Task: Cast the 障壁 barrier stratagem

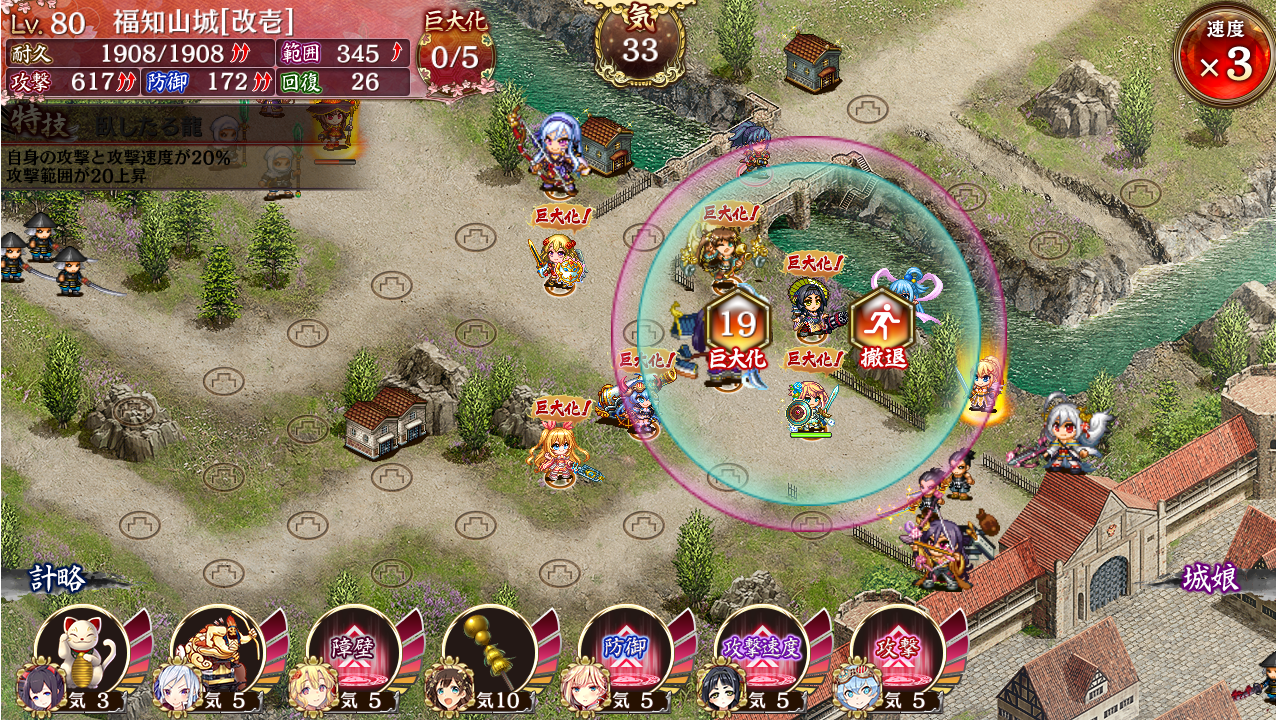Action: tap(354, 652)
